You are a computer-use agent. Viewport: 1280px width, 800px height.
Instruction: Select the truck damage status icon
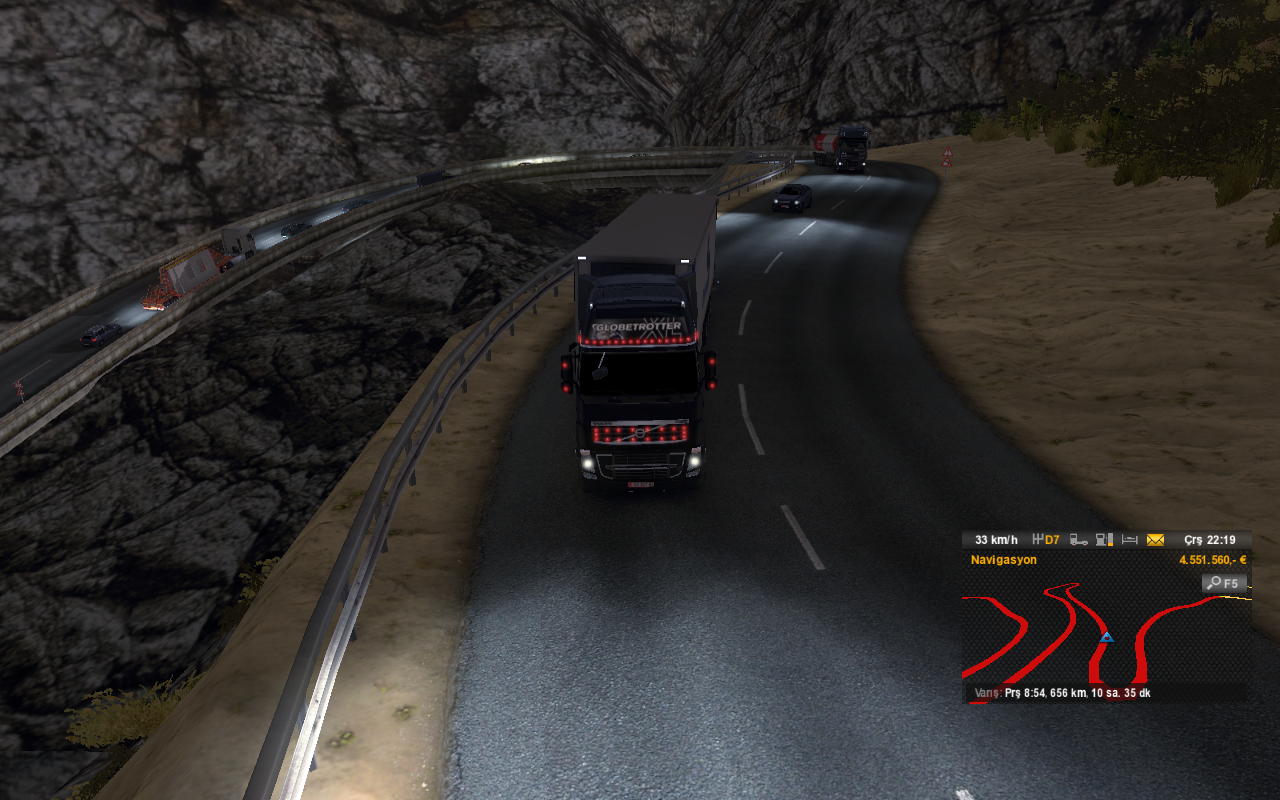tap(1079, 540)
